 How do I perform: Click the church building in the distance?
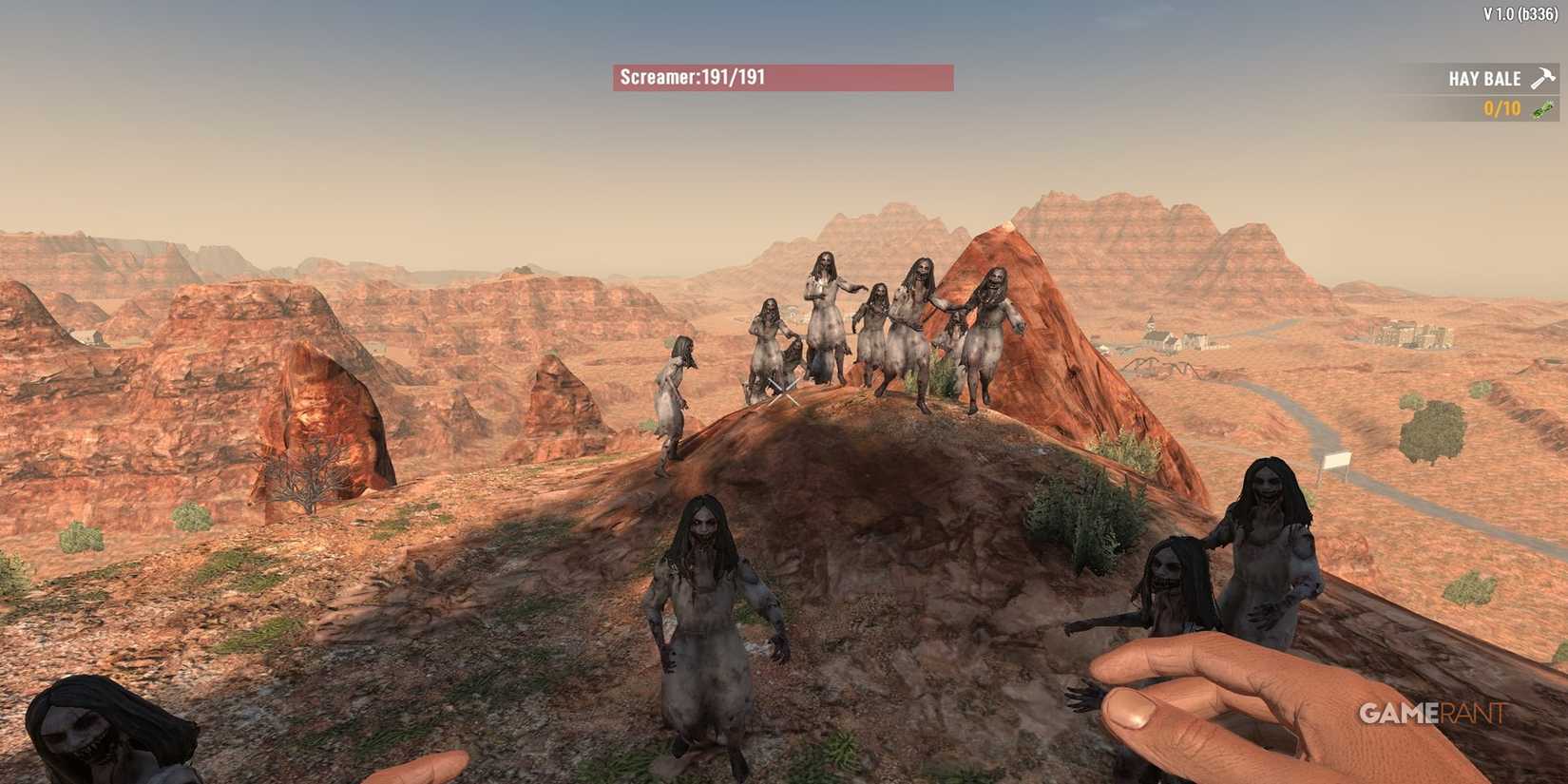point(1151,335)
